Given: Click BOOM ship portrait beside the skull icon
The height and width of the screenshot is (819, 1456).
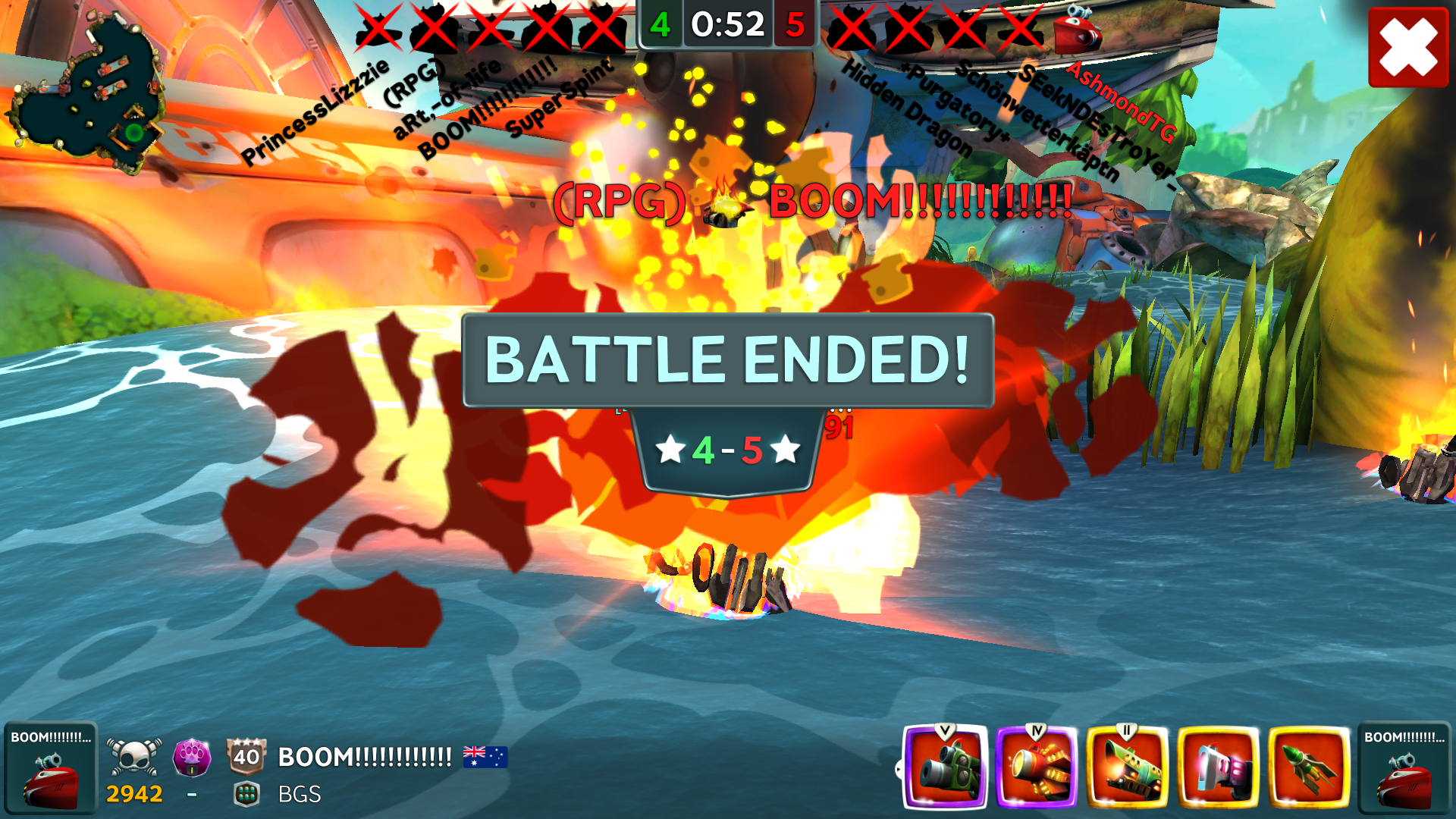Looking at the screenshot, I should click(50, 767).
